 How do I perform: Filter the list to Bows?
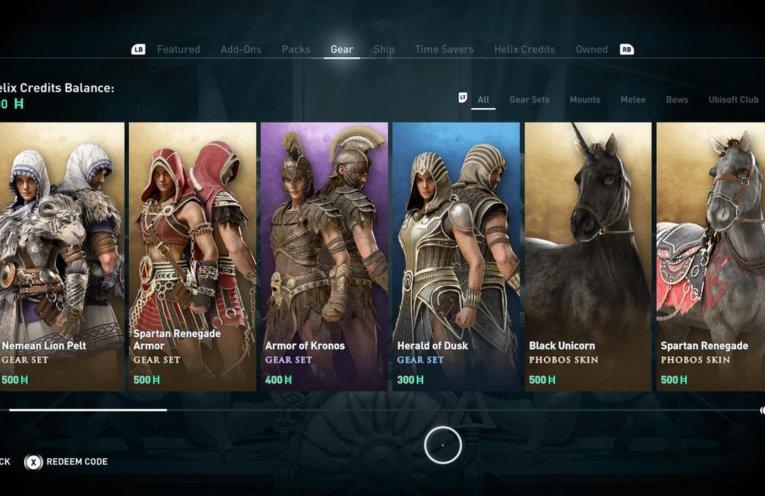(x=677, y=100)
